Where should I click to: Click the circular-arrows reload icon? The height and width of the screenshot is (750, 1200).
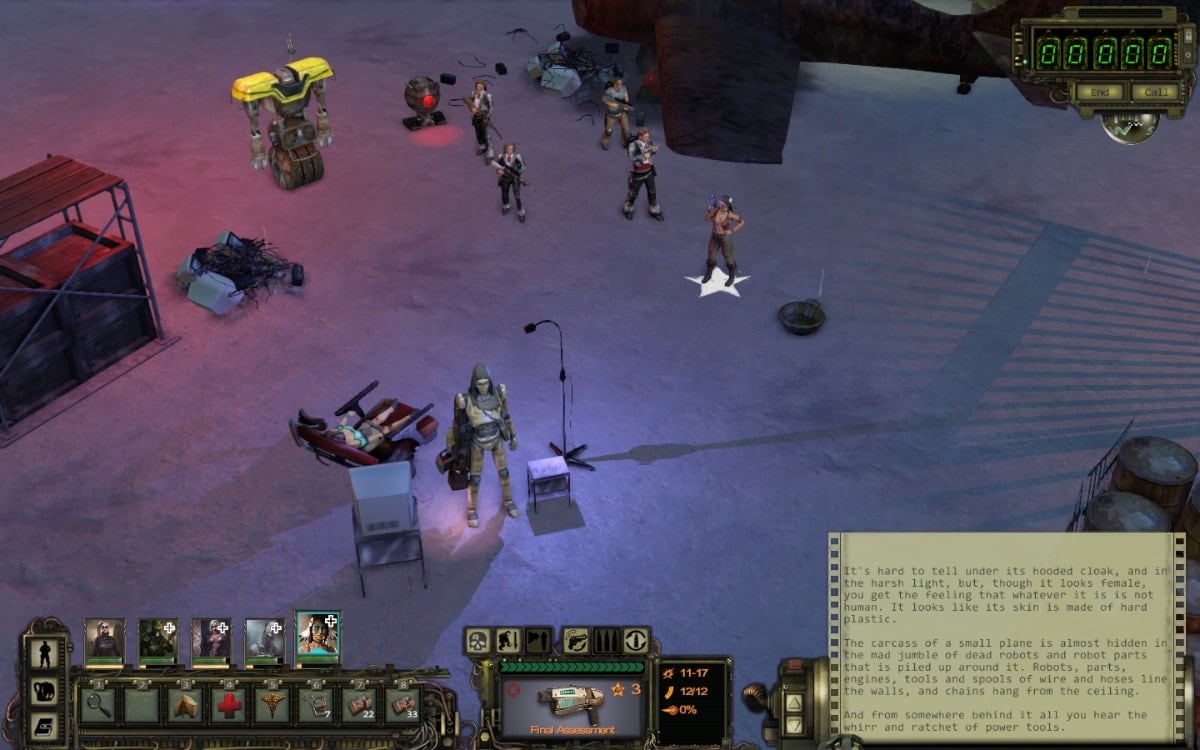coord(635,641)
